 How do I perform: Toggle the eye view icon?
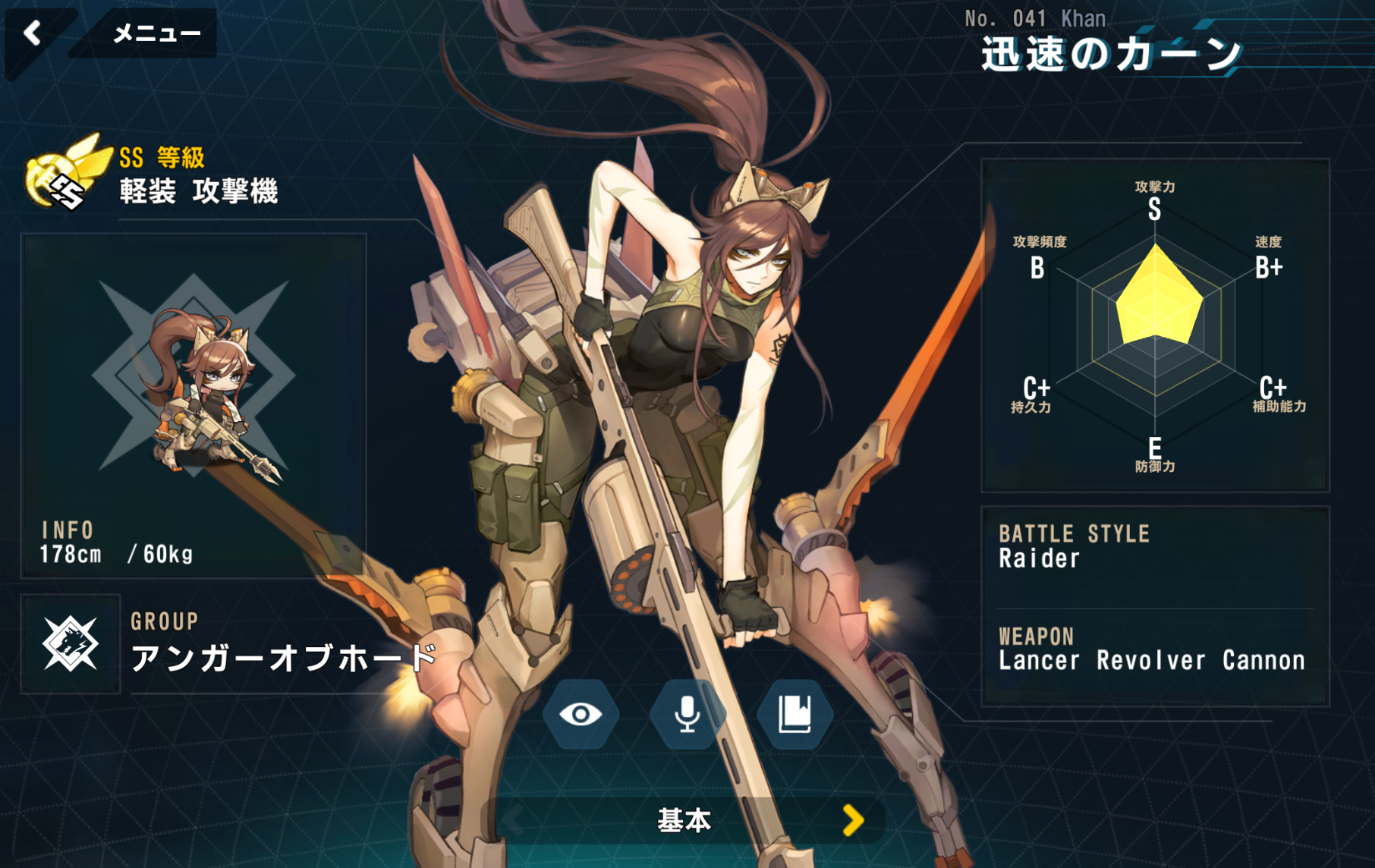[581, 714]
